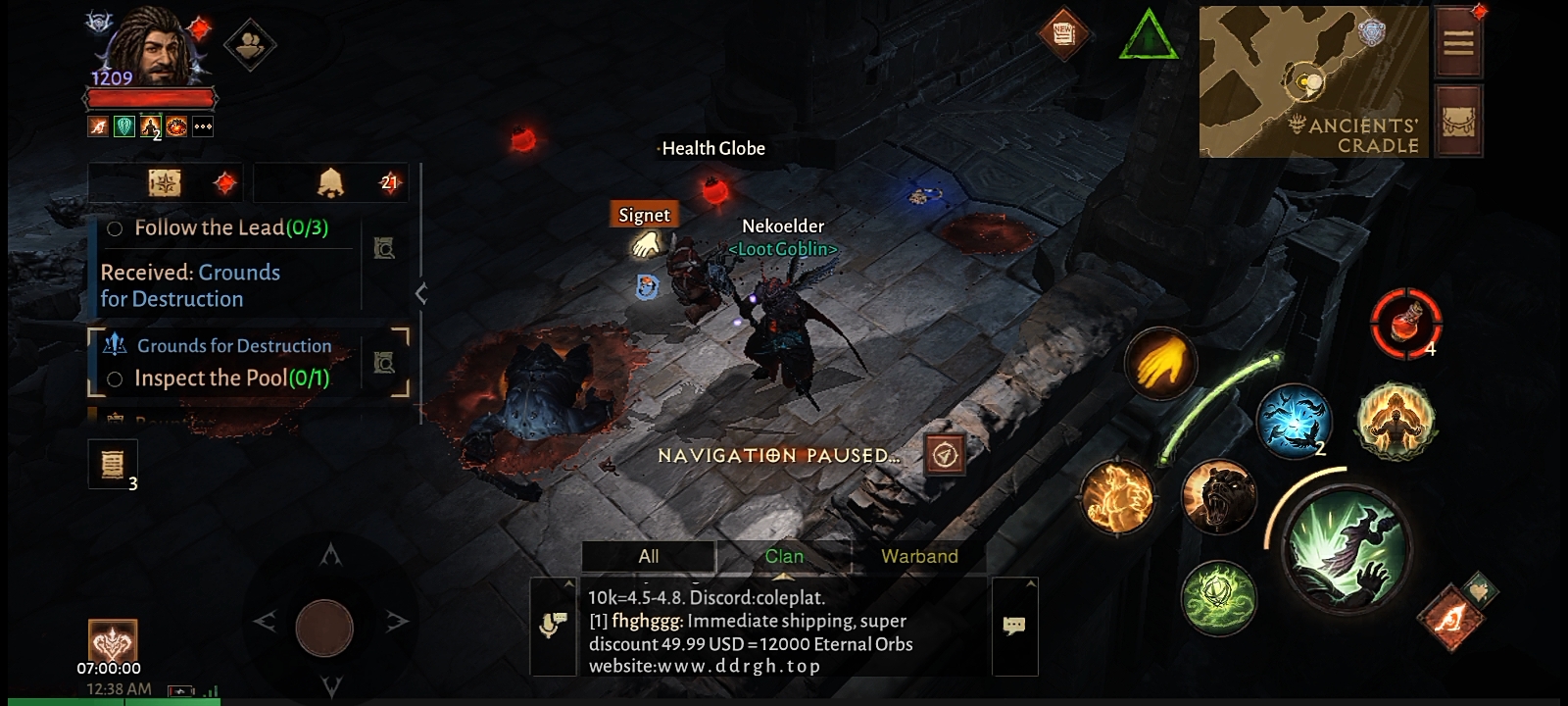This screenshot has height=706, width=1568.
Task: Switch to the Clan chat tab
Action: click(x=784, y=556)
